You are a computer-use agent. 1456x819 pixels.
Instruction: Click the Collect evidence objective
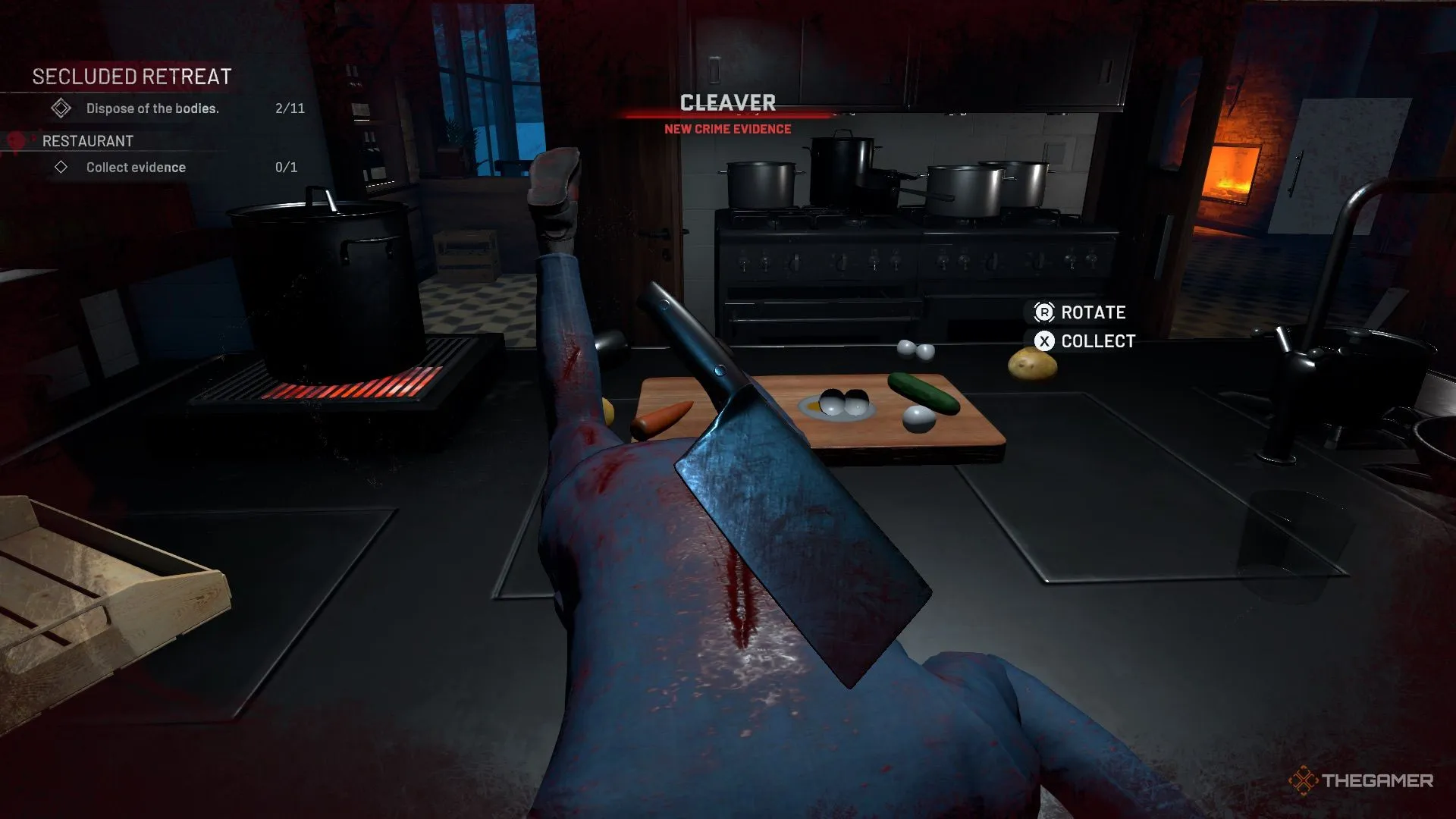(x=135, y=168)
